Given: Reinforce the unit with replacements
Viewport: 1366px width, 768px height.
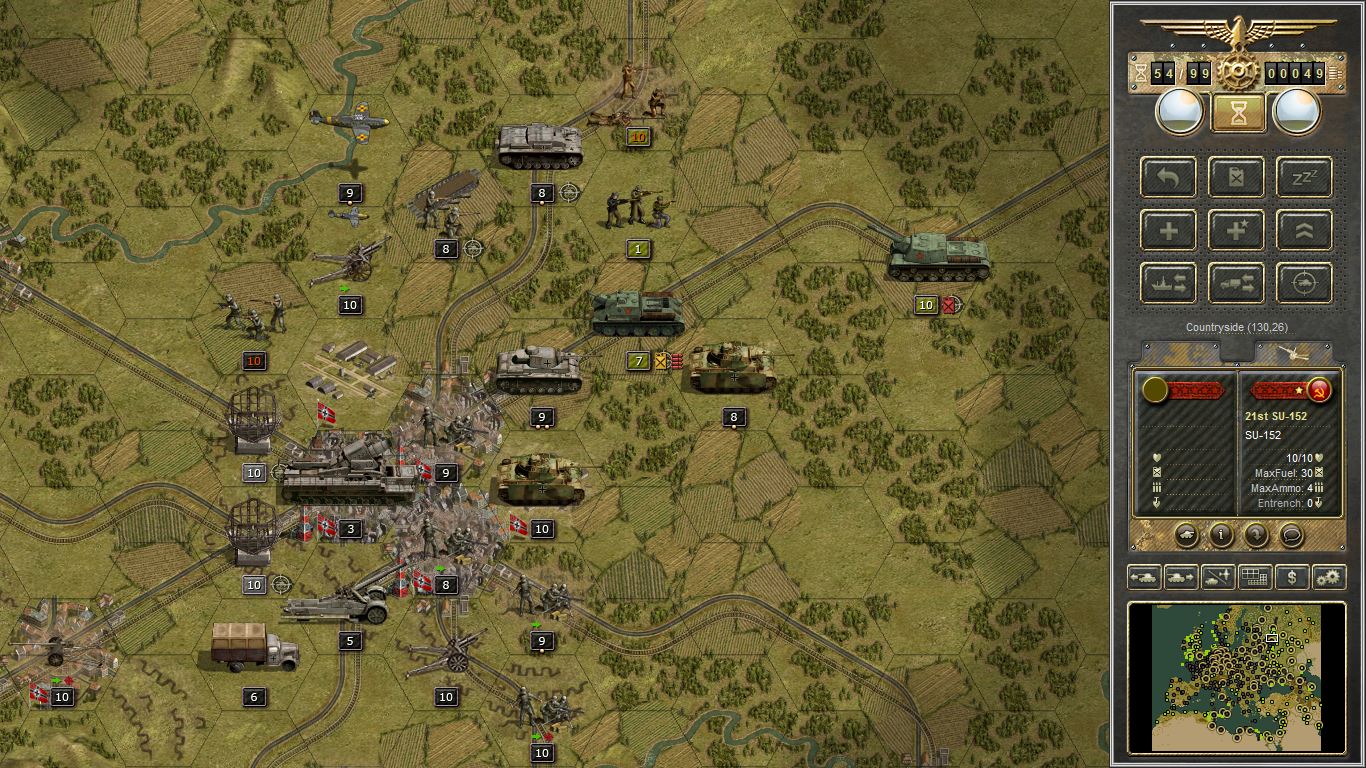Looking at the screenshot, I should point(1168,230).
